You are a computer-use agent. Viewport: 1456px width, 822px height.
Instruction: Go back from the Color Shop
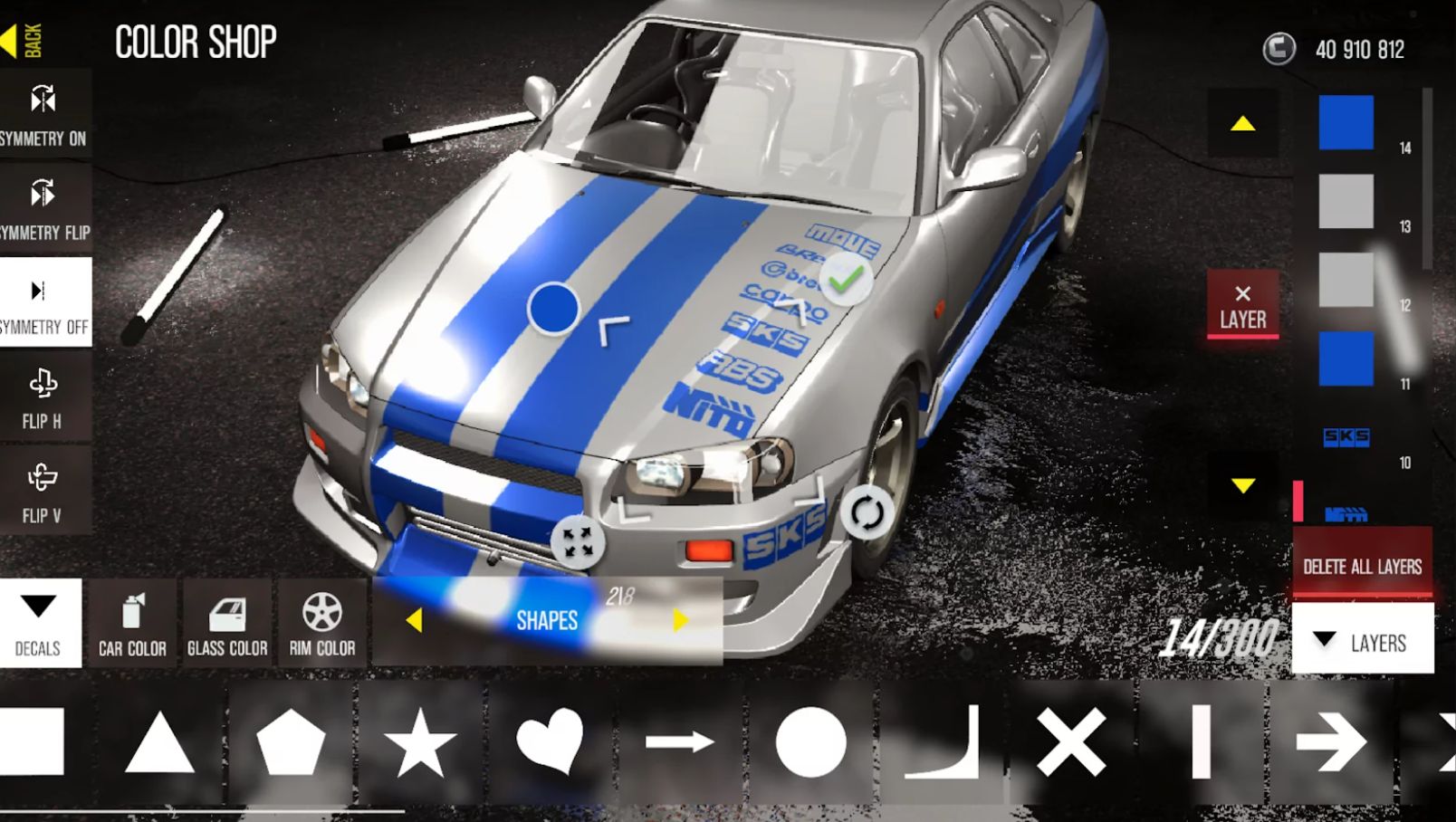22,40
